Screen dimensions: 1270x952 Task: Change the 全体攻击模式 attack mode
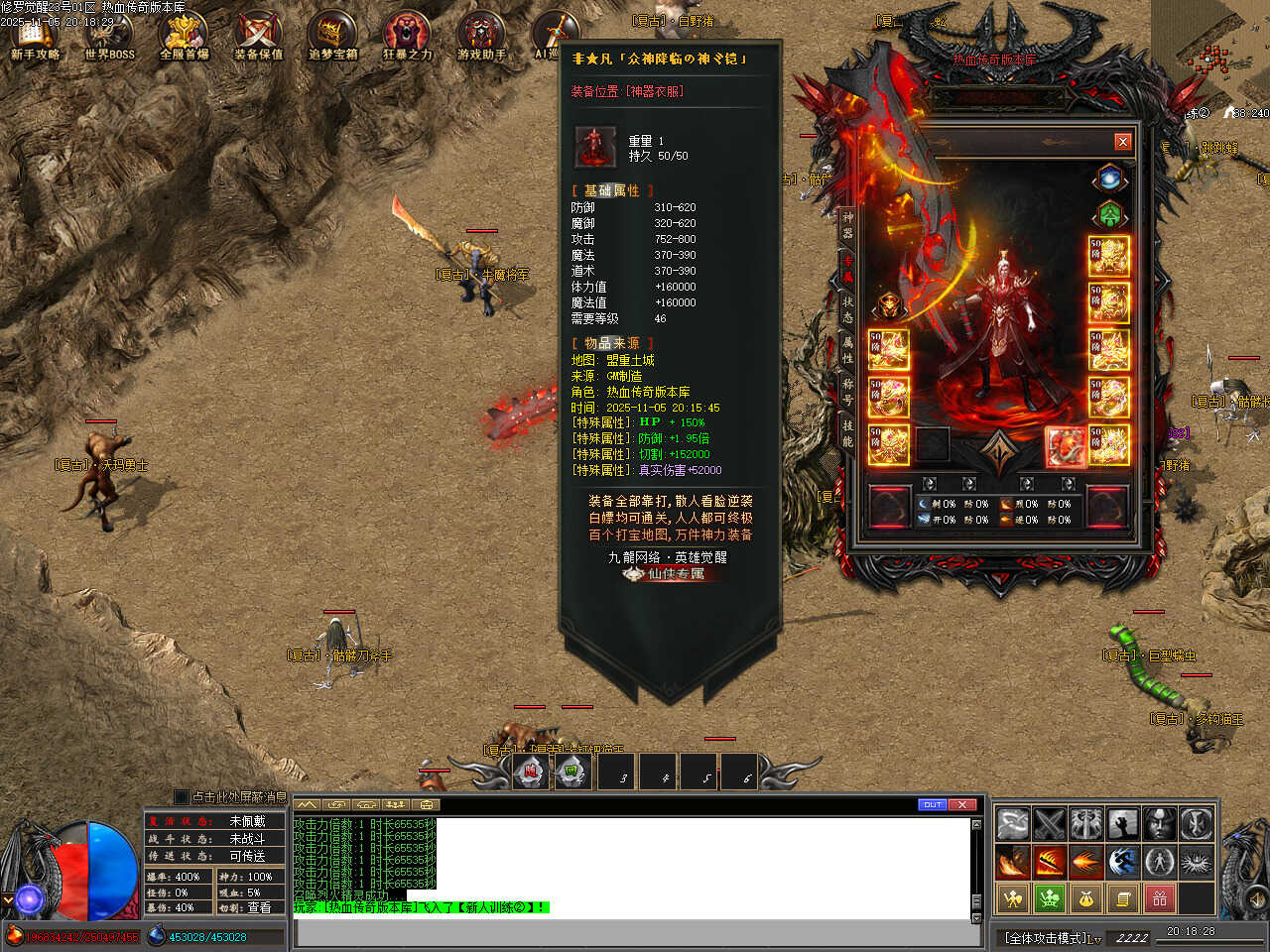pyautogui.click(x=1051, y=937)
